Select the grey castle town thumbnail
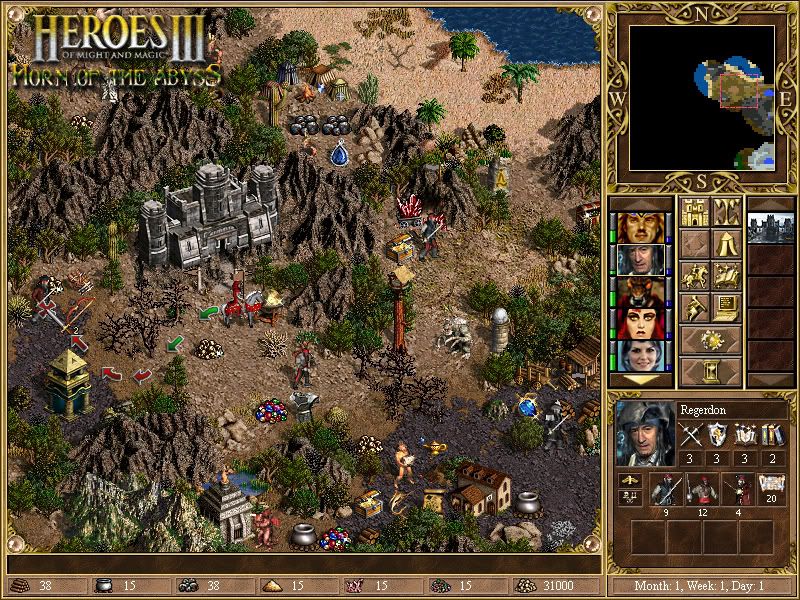The width and height of the screenshot is (800, 600). click(770, 228)
